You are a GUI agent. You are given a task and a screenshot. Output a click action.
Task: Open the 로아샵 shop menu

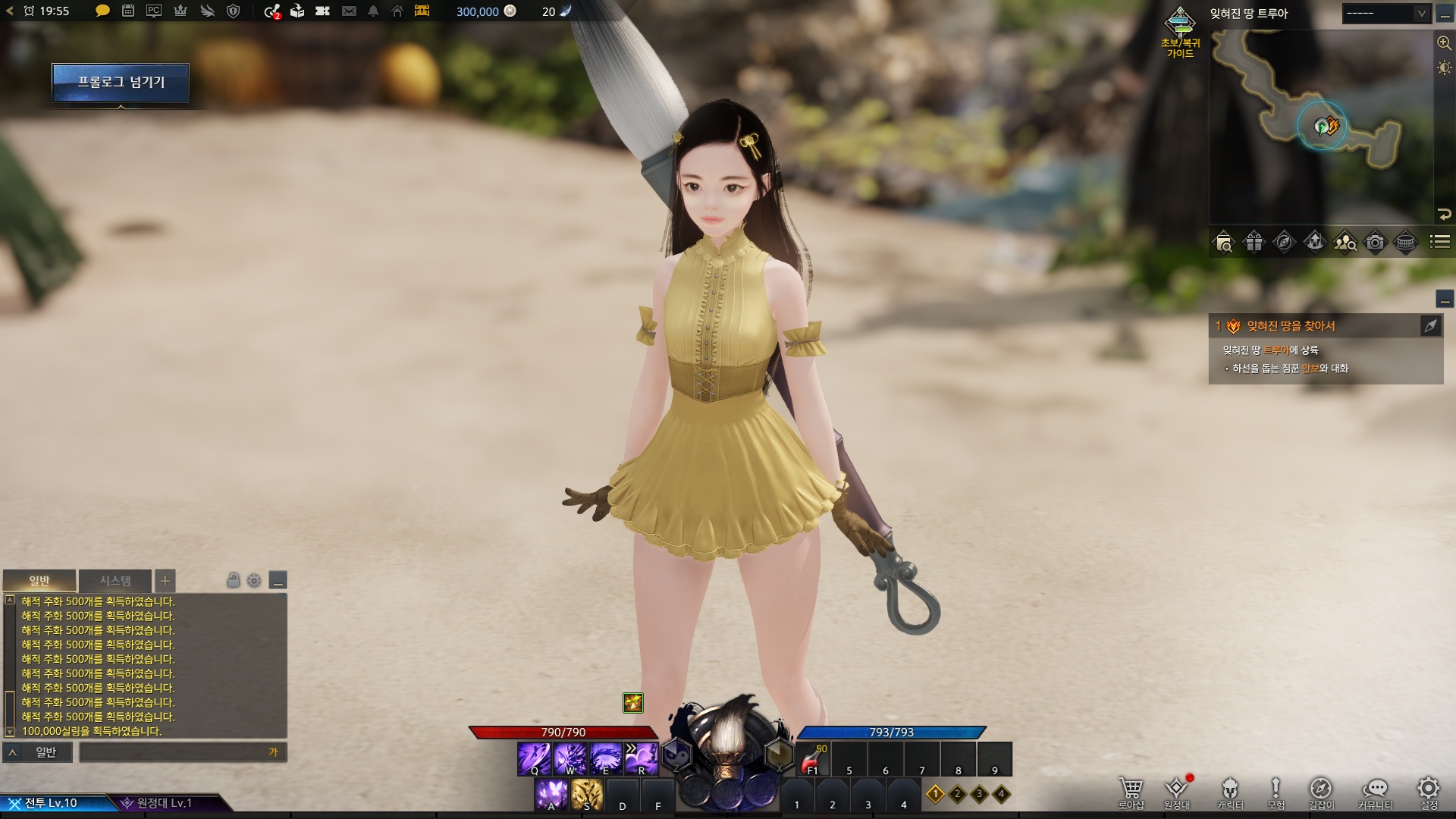[x=1131, y=791]
